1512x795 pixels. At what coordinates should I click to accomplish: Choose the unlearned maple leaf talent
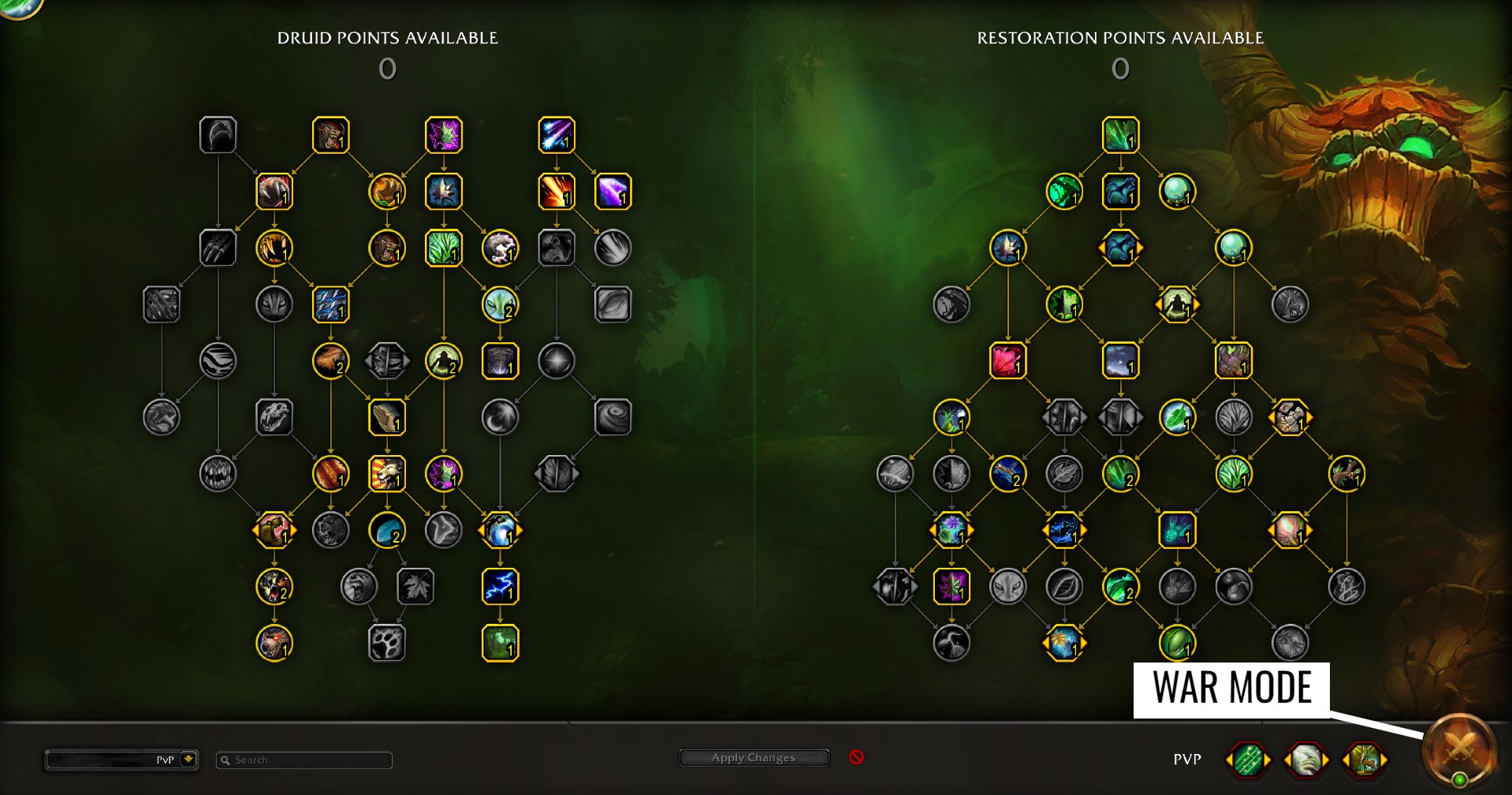(415, 587)
